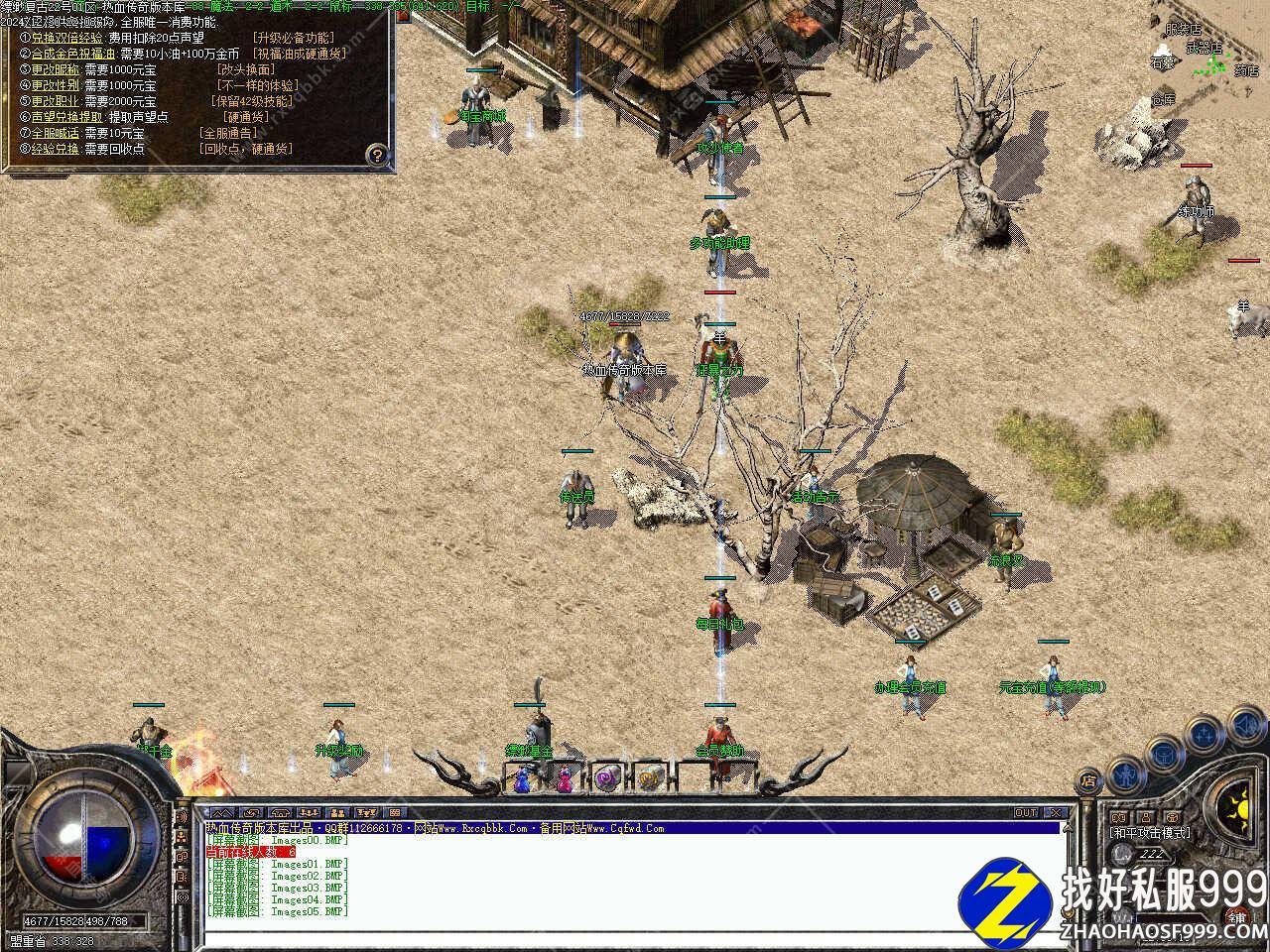Click the OUT button on chat panel

tap(1026, 813)
